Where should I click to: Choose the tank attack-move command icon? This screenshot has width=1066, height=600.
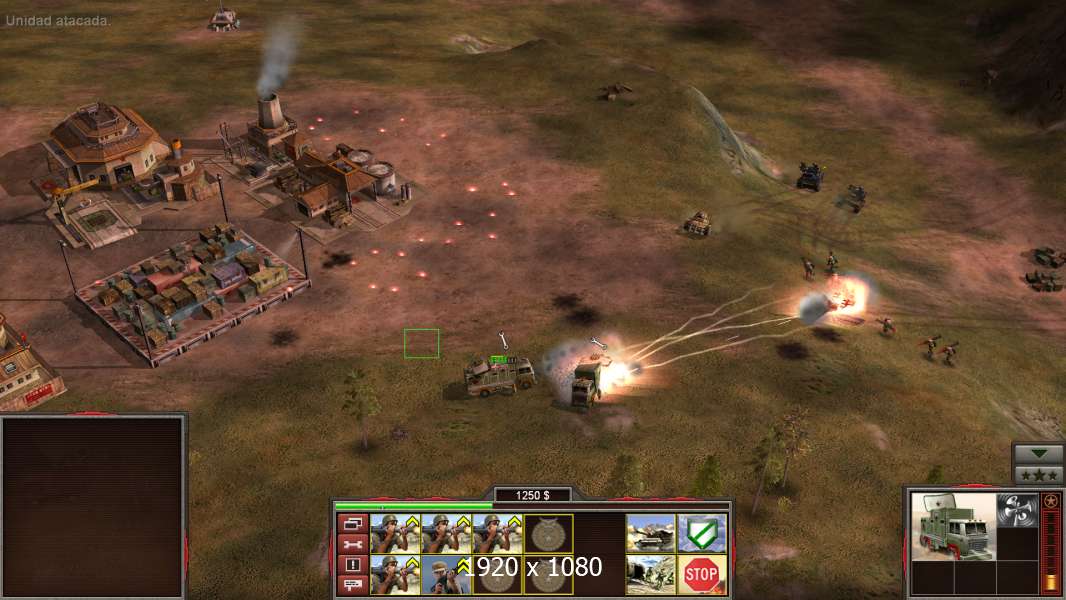[650, 533]
